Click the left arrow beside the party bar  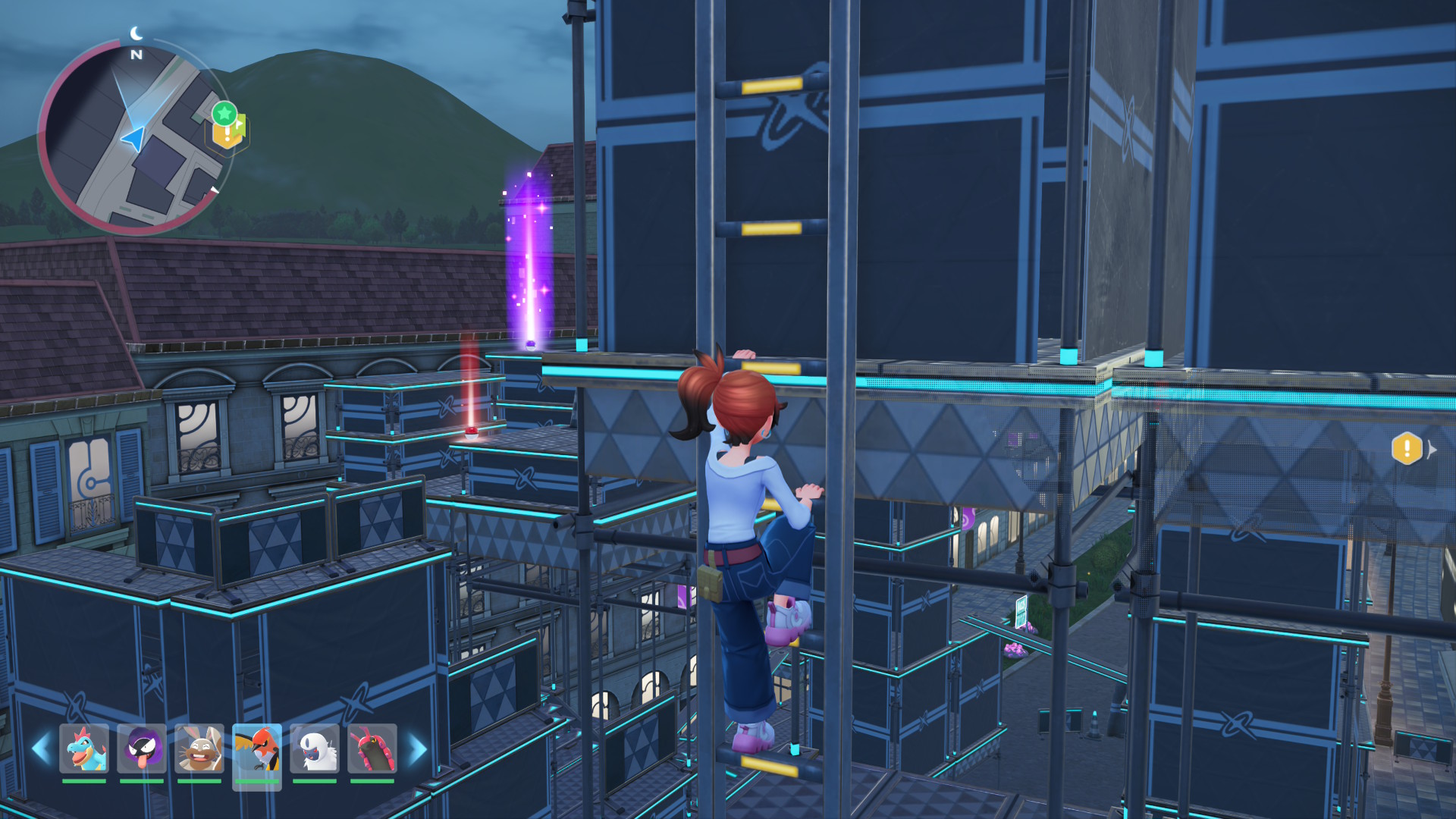click(x=41, y=749)
